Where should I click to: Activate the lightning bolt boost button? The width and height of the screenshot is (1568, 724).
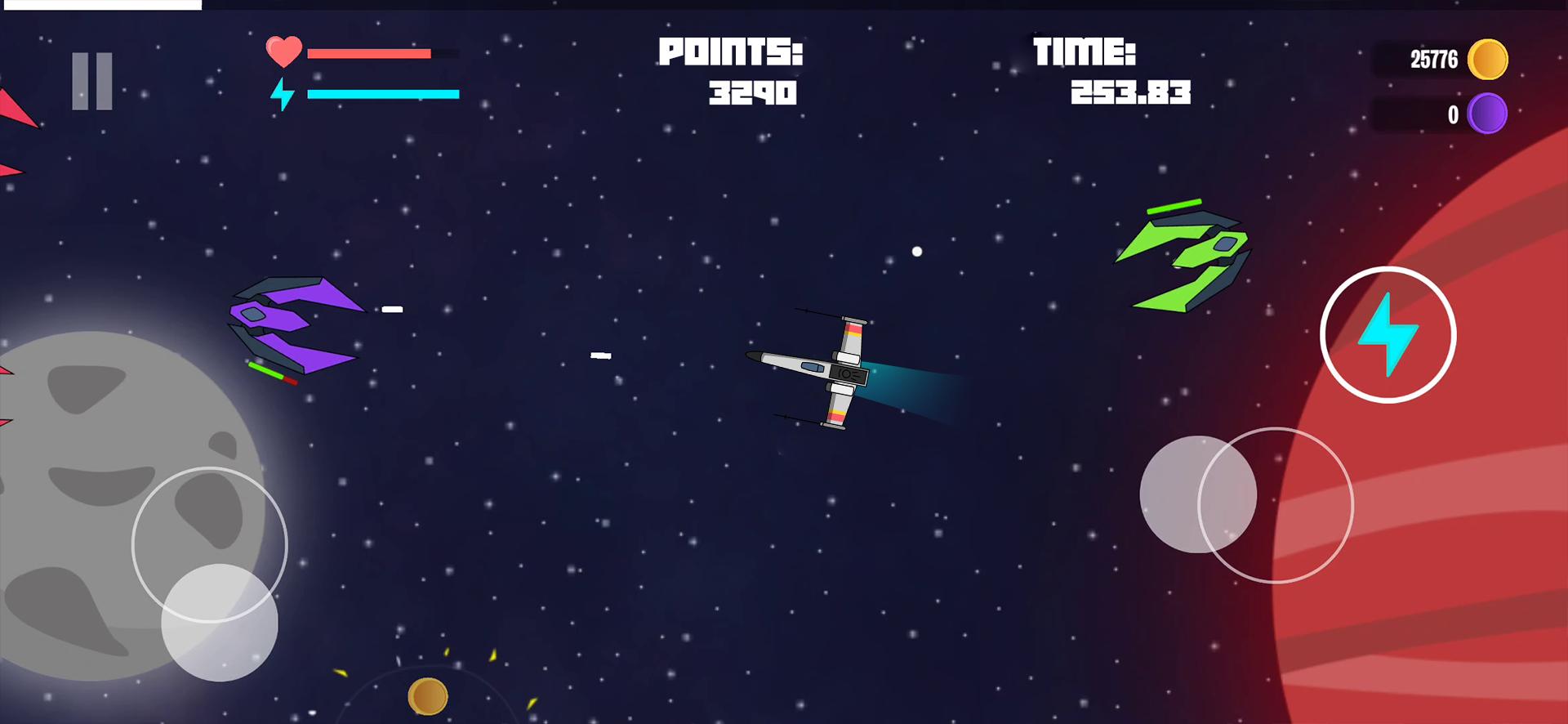pos(1388,334)
